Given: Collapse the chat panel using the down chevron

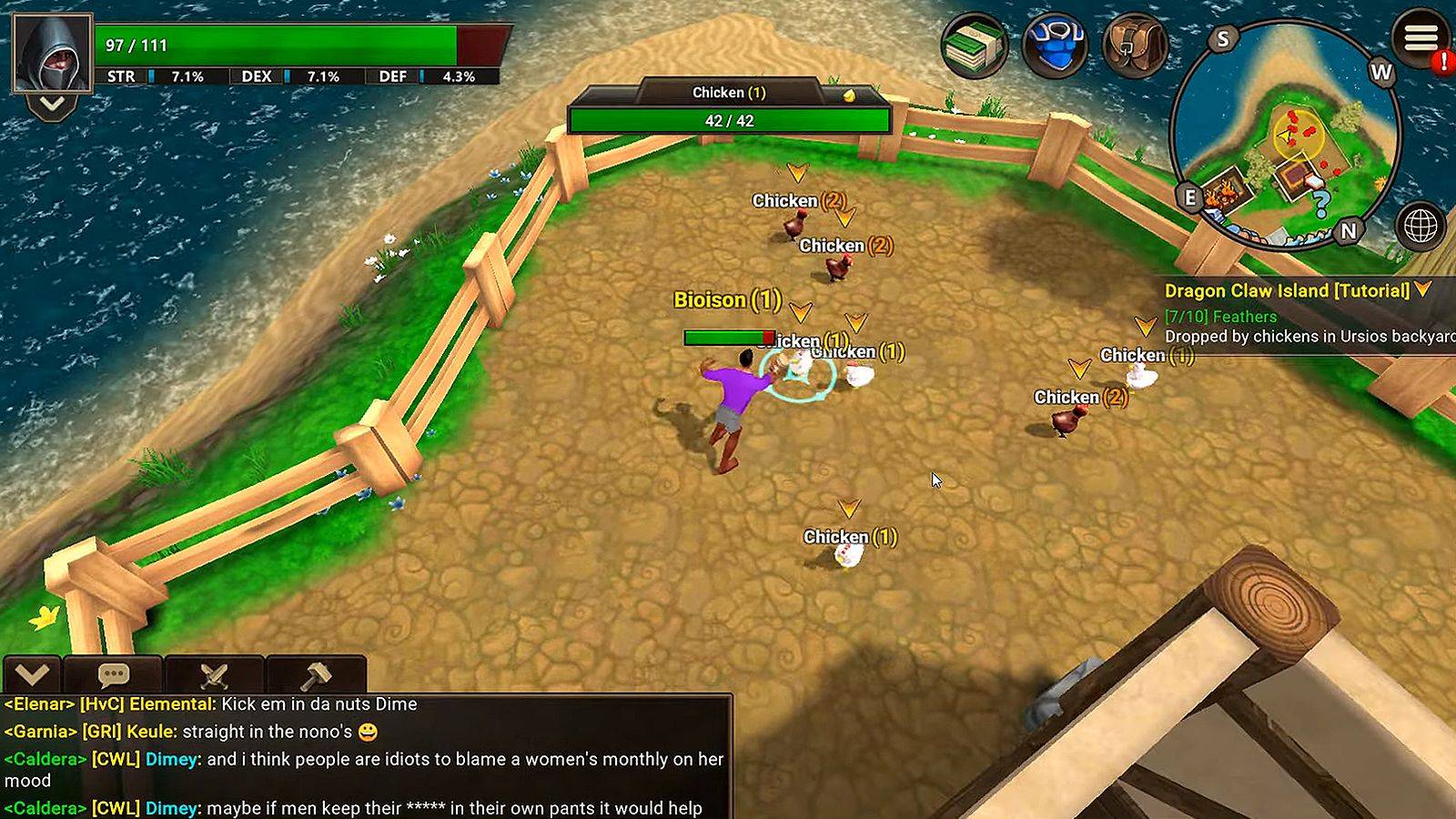Looking at the screenshot, I should [32, 674].
